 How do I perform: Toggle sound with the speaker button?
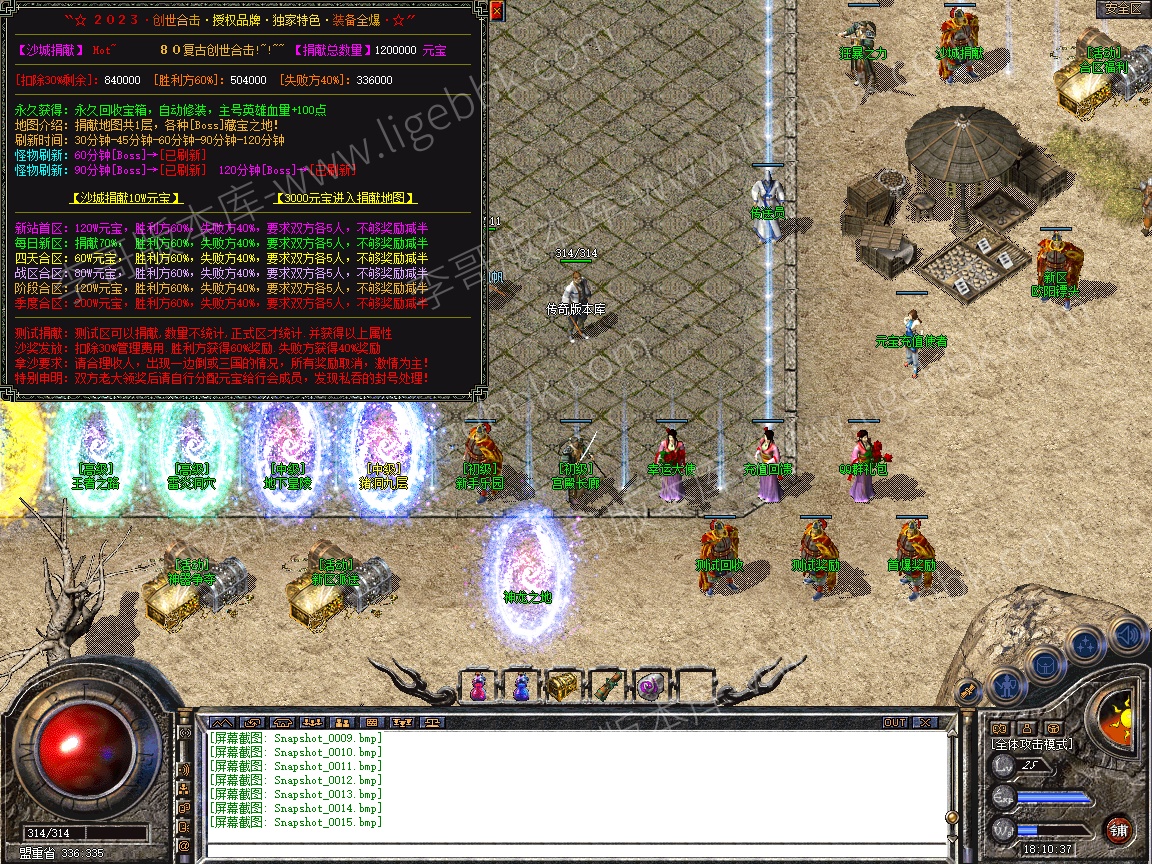click(x=1126, y=634)
